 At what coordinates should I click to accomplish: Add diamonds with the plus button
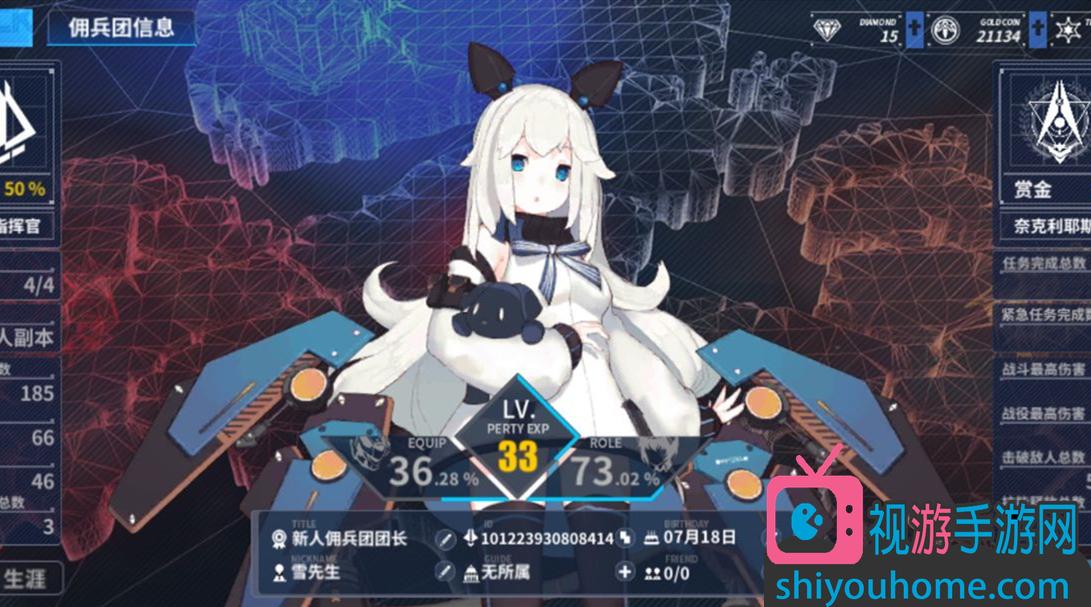point(915,30)
